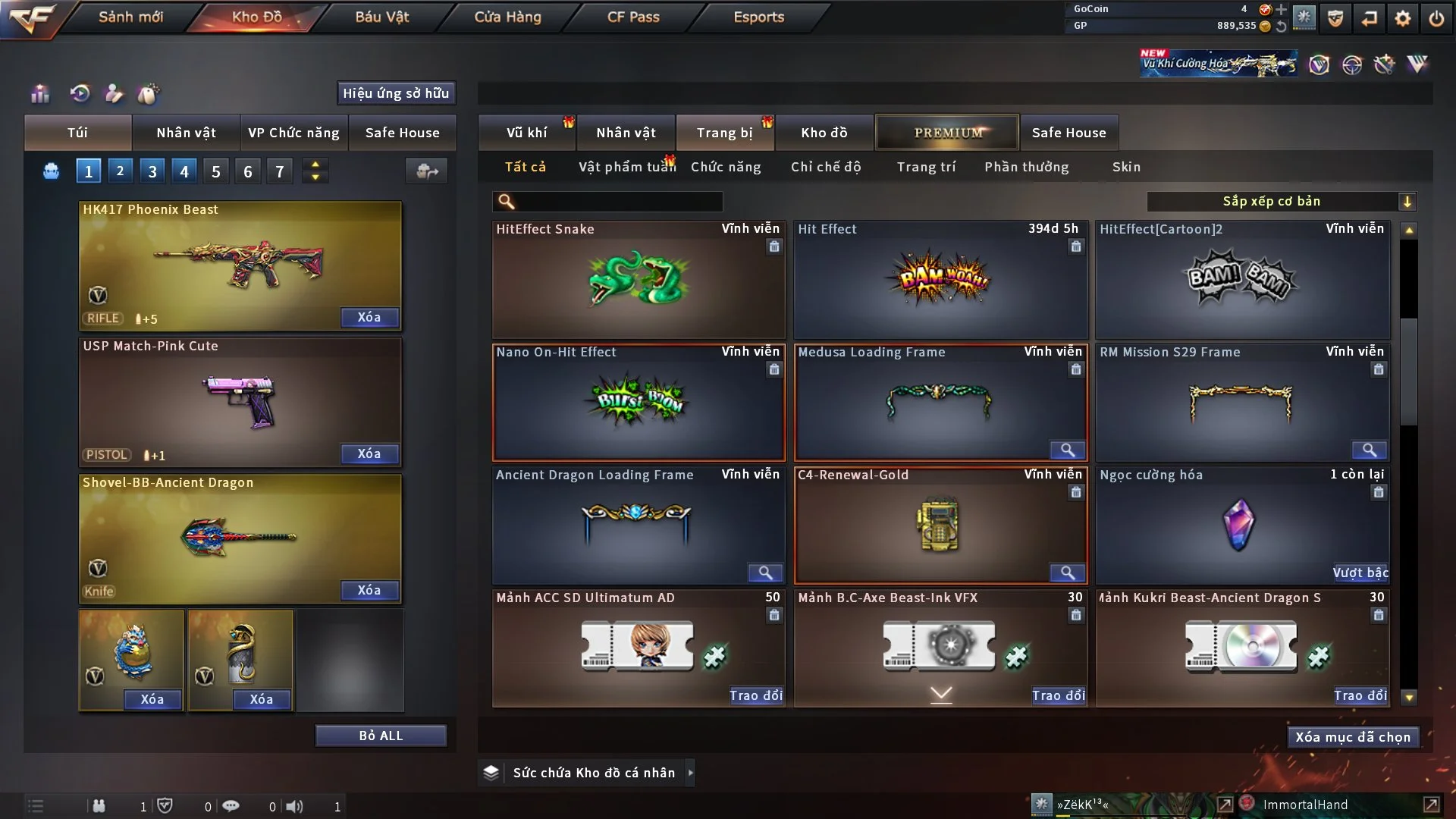Select the PREMIUM inventory tab

point(948,133)
